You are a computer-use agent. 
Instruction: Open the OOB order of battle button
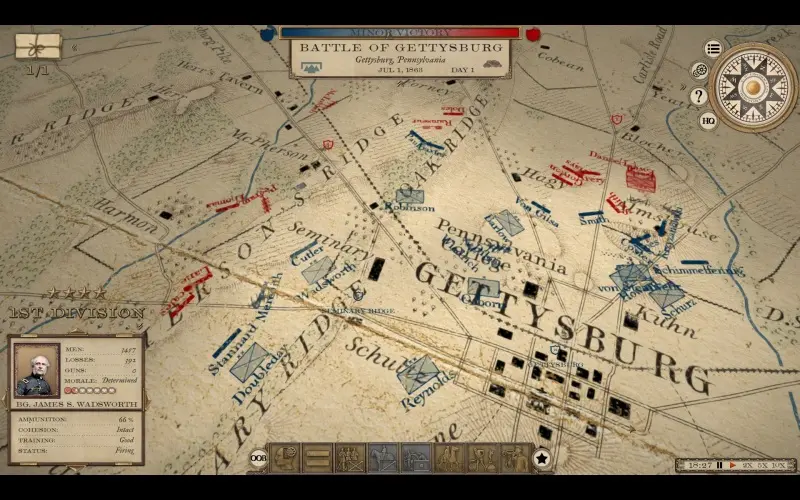(x=258, y=459)
